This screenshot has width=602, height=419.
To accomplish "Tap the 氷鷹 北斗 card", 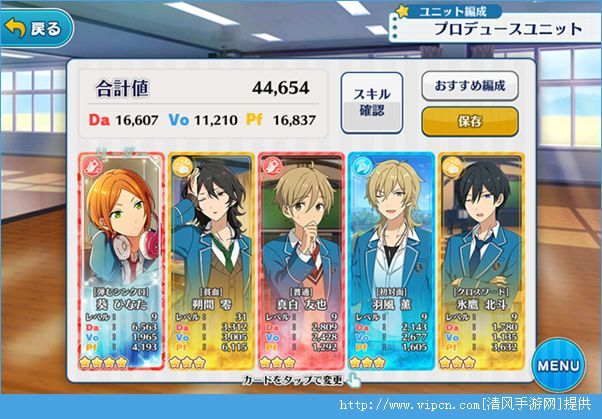I will (481, 258).
